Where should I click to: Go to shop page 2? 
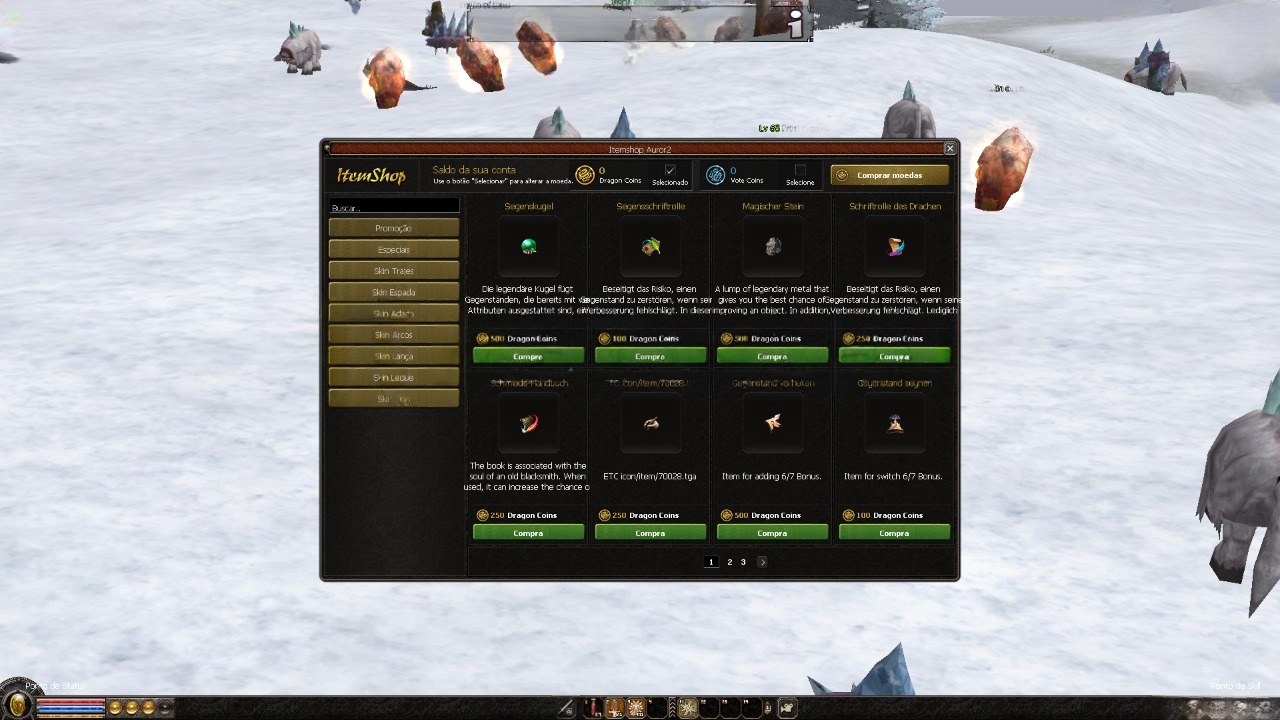pos(729,562)
